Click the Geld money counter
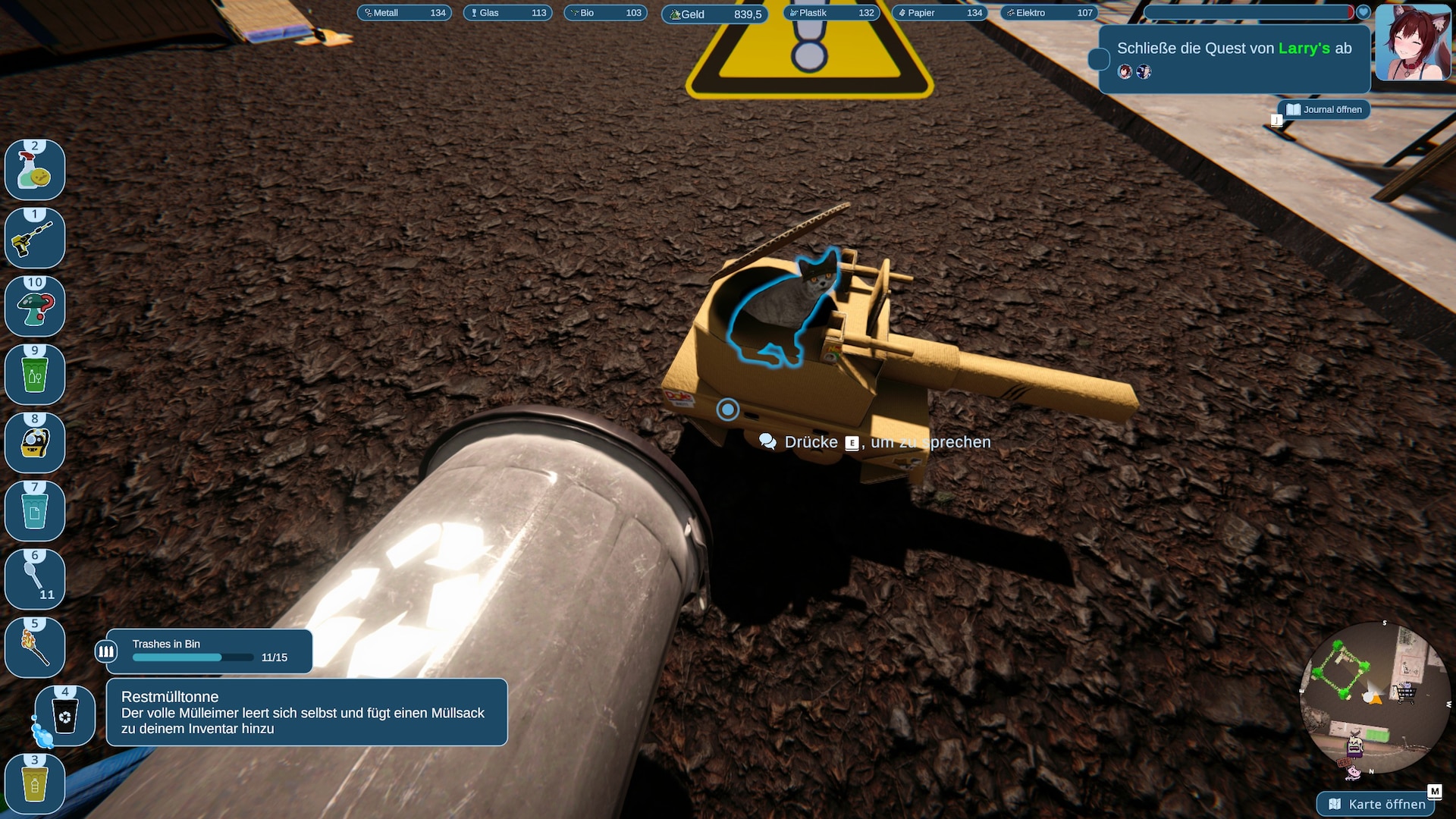Viewport: 1456px width, 819px height. tap(715, 14)
